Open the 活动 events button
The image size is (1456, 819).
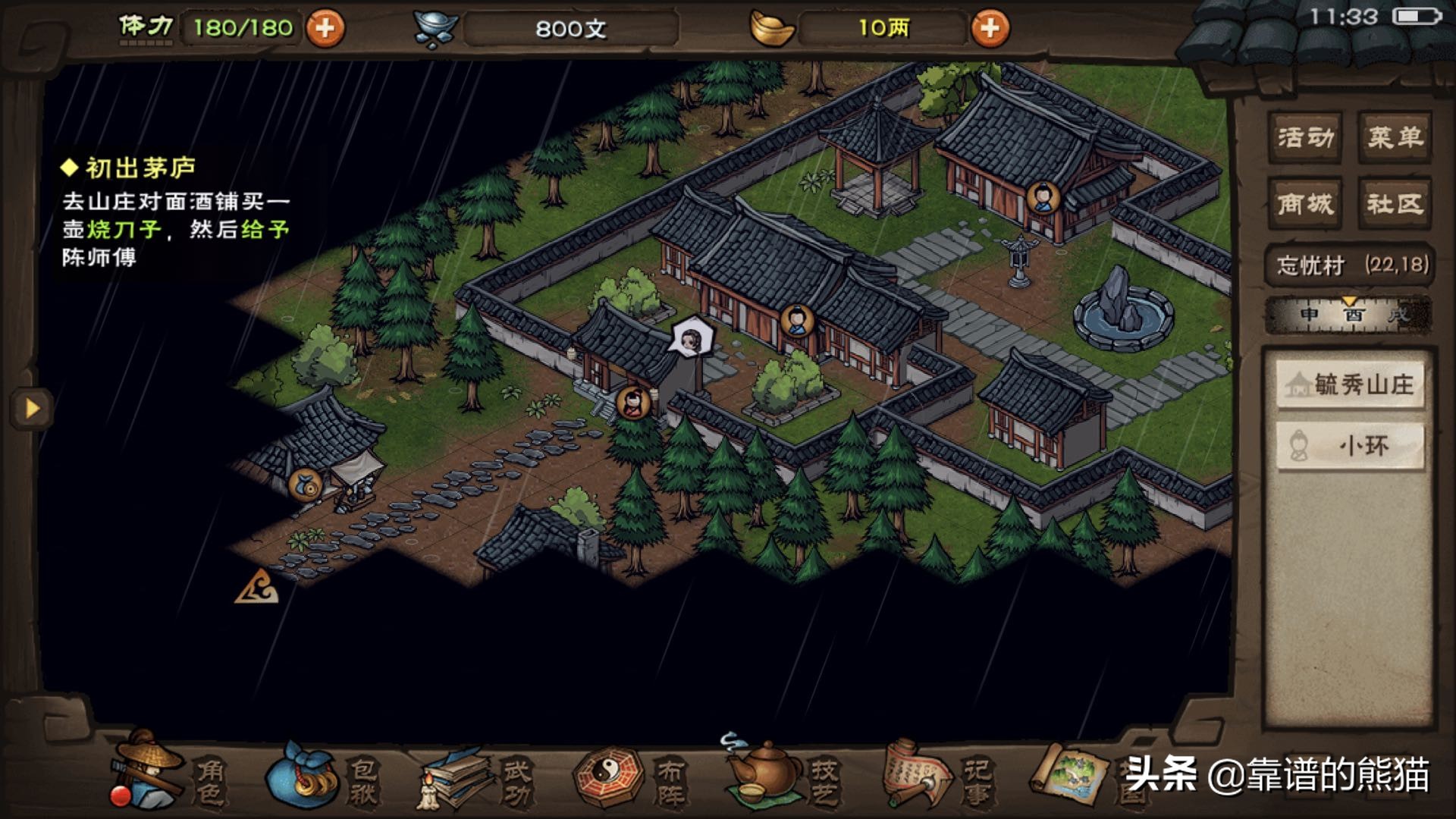coord(1304,137)
